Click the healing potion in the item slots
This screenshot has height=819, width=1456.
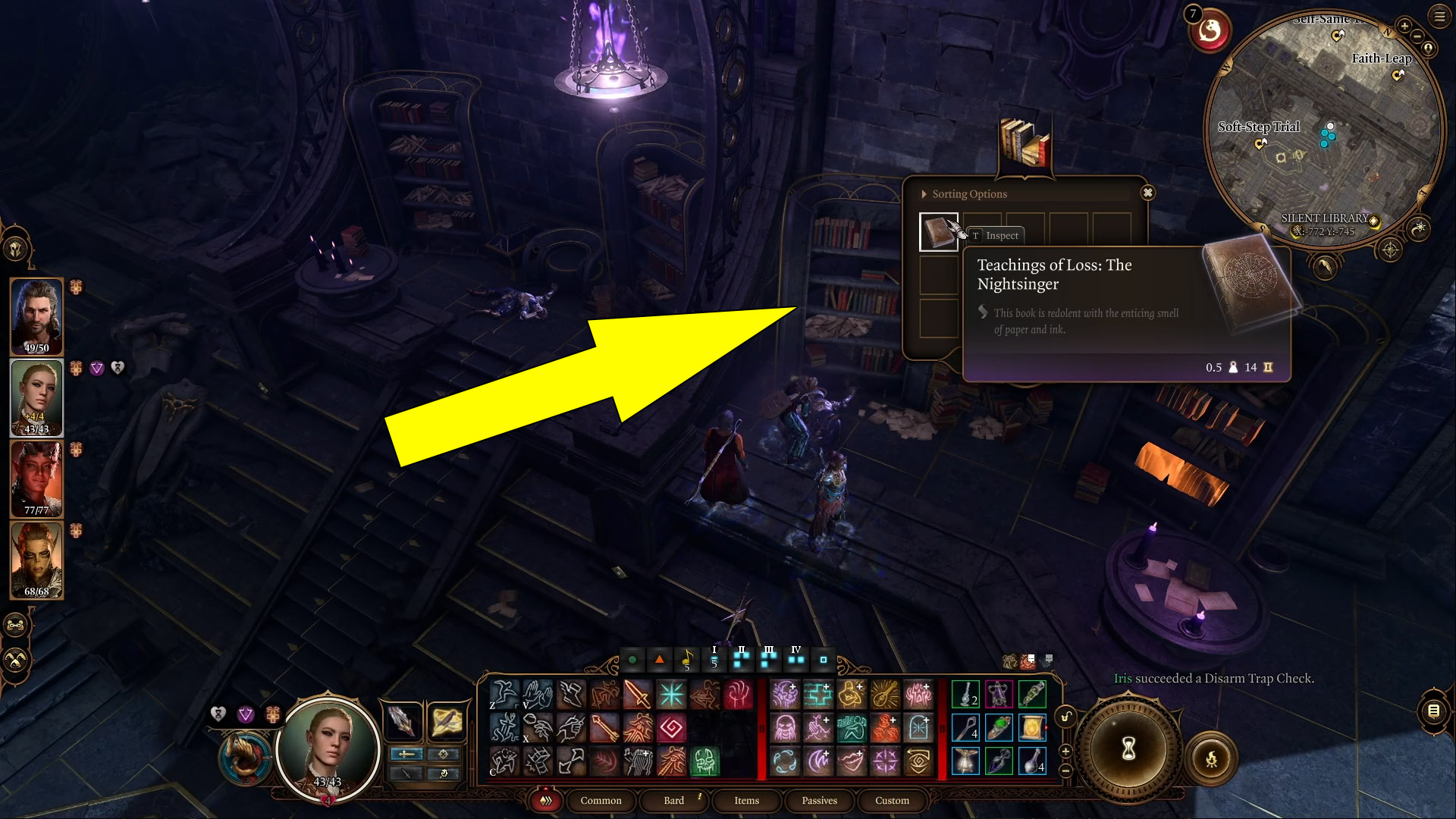(1032, 764)
